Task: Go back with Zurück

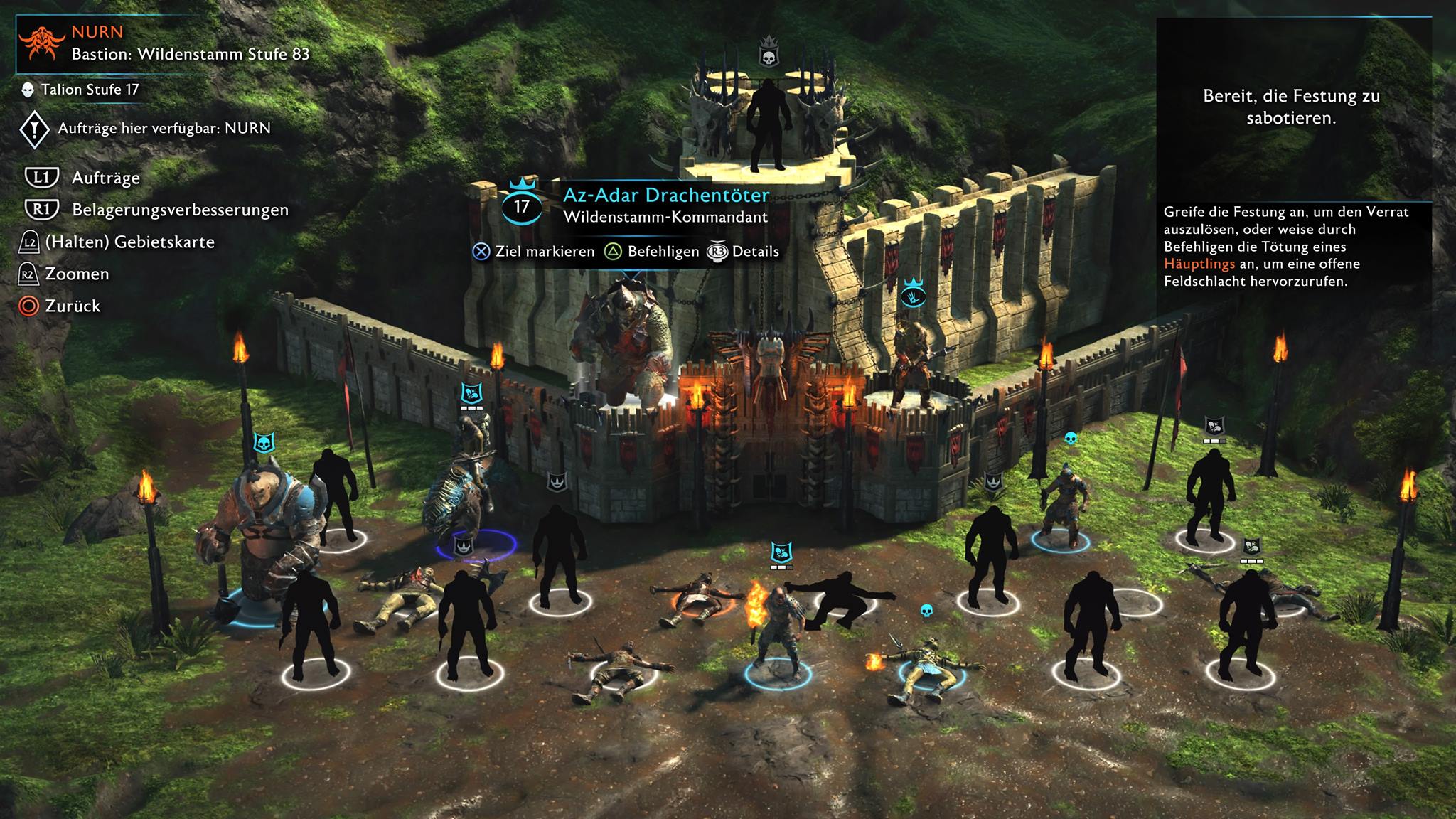Action: click(73, 306)
